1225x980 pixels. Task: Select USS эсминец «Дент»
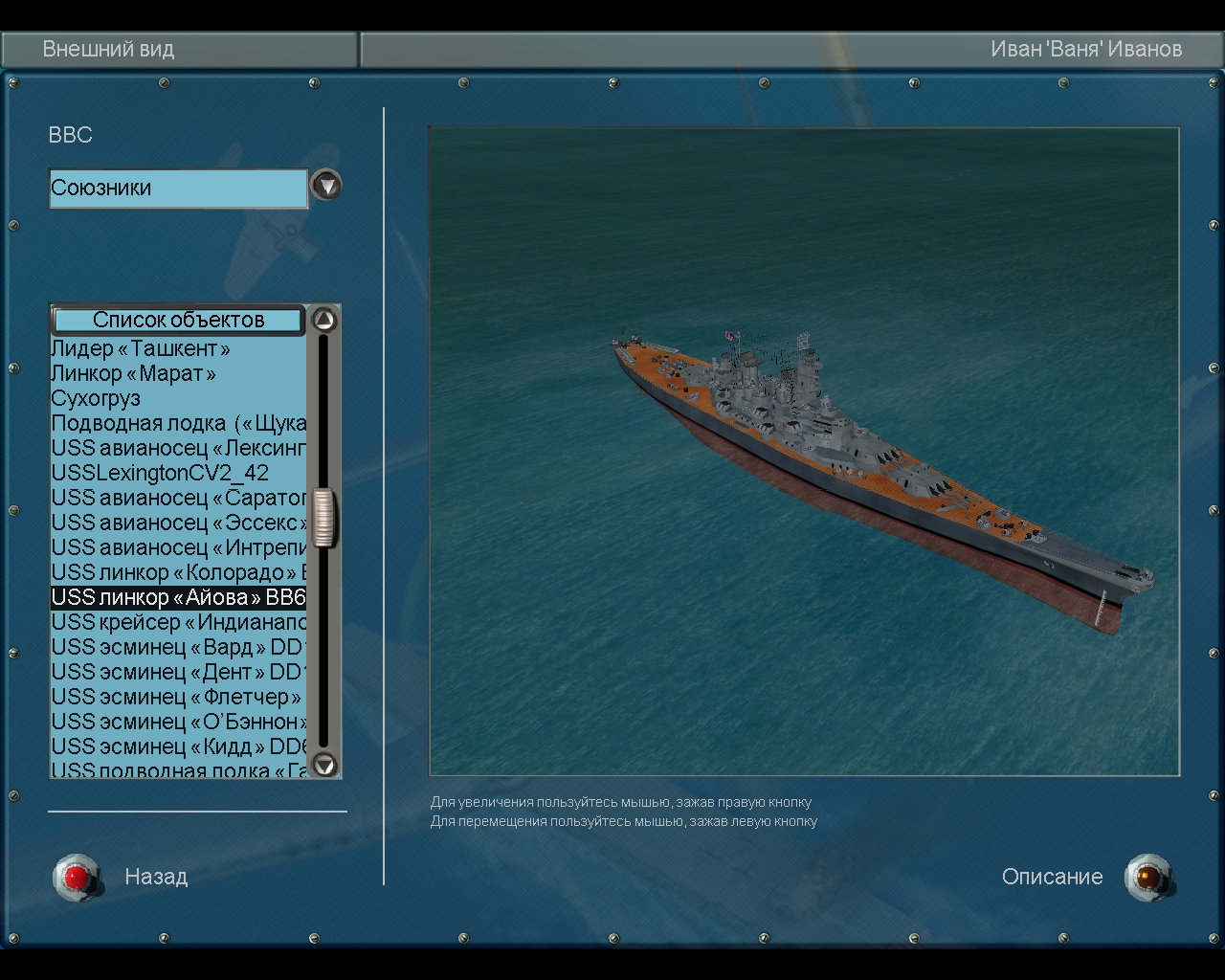pos(178,672)
